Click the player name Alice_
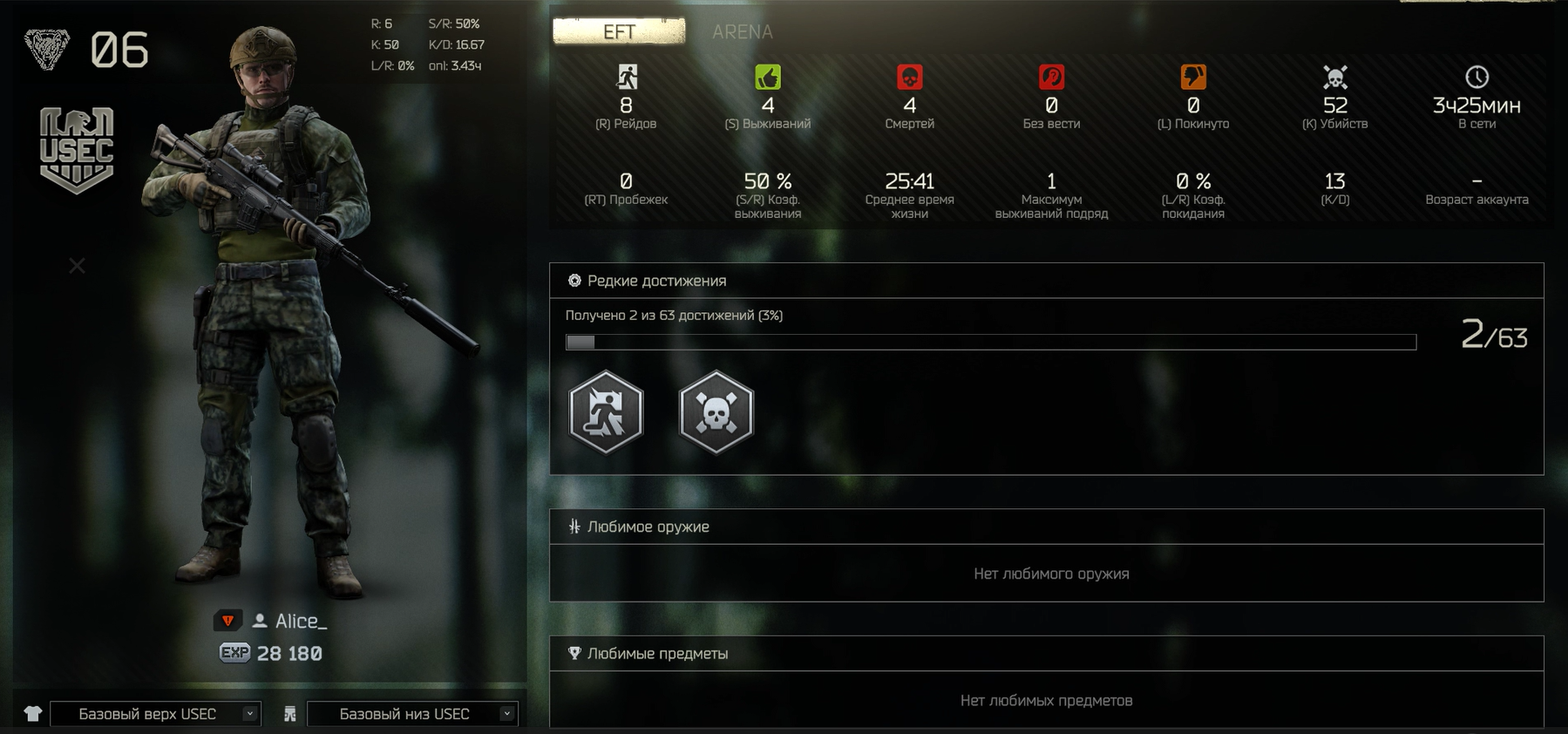Screen dimensions: 1568x734 301,621
